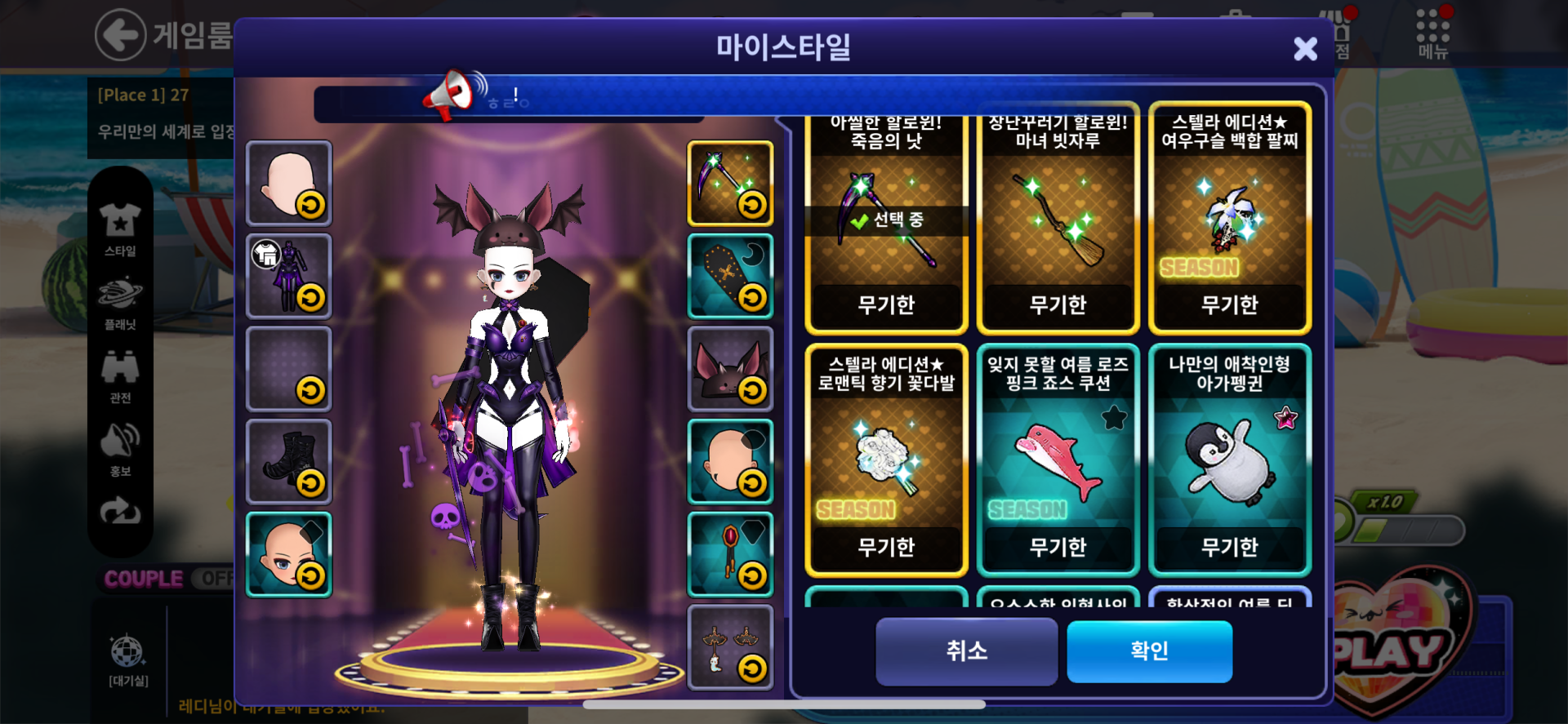The image size is (1568, 724).
Task: Open the coffin item slot
Action: click(x=730, y=277)
